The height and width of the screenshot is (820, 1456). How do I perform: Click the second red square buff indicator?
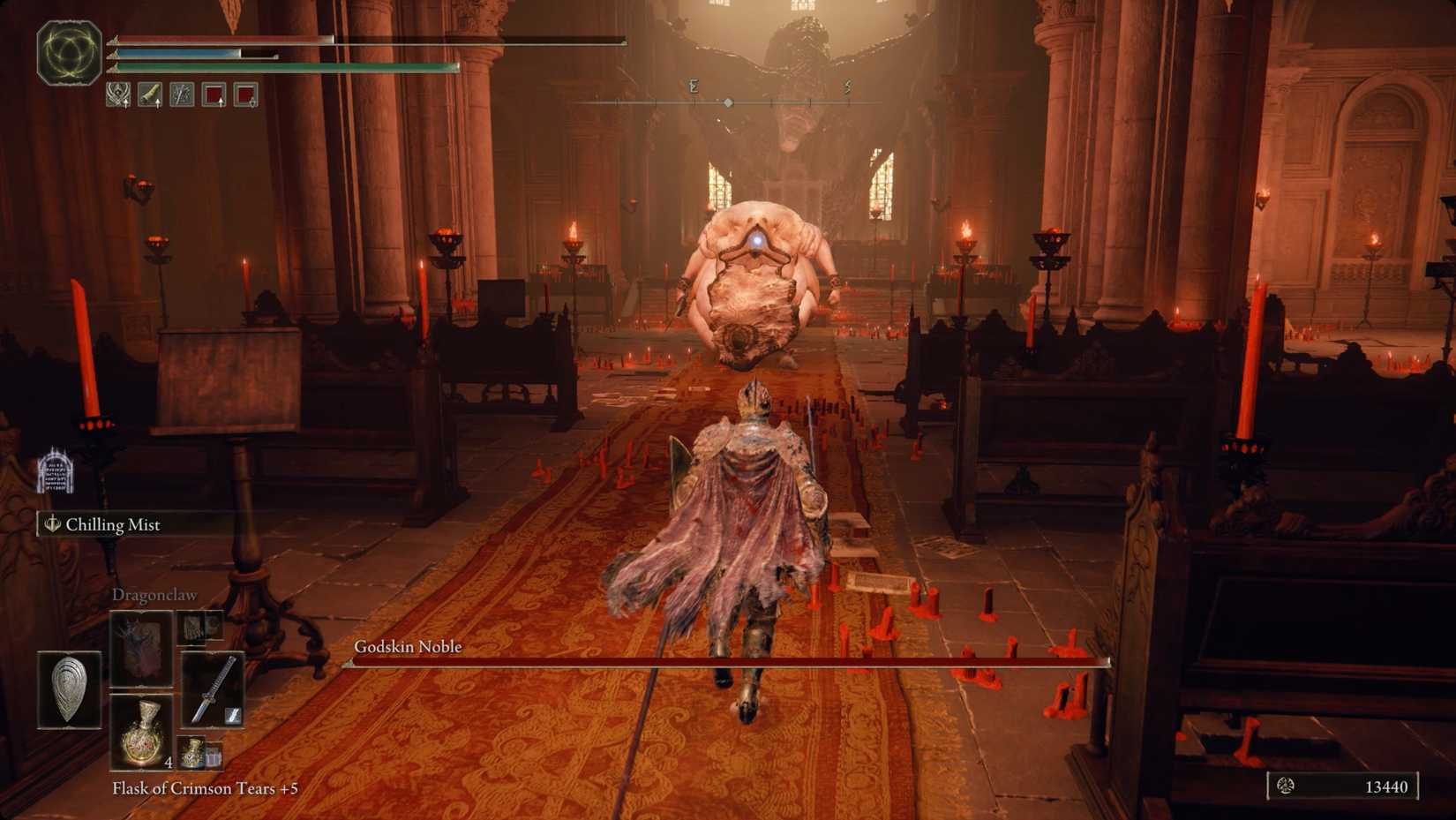(244, 95)
